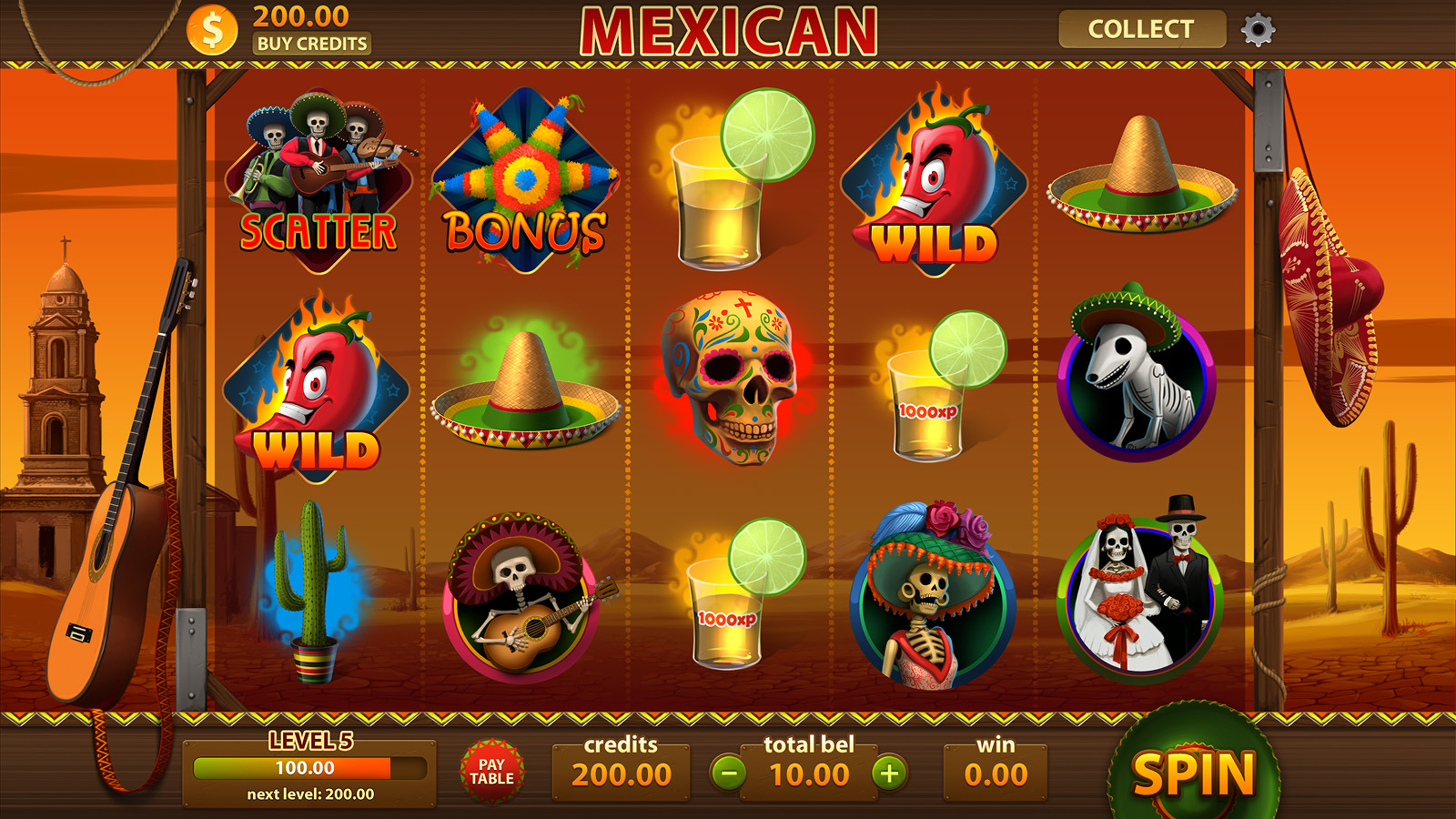The height and width of the screenshot is (819, 1456).
Task: Buy more credits
Action: 311,44
